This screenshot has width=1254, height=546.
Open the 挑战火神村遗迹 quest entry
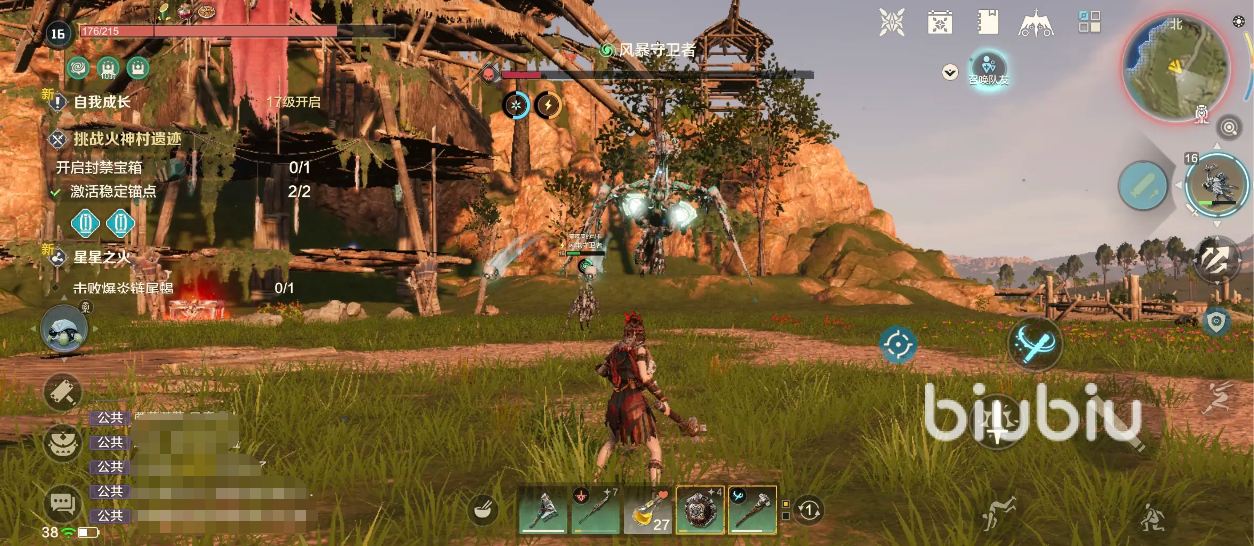[127, 139]
